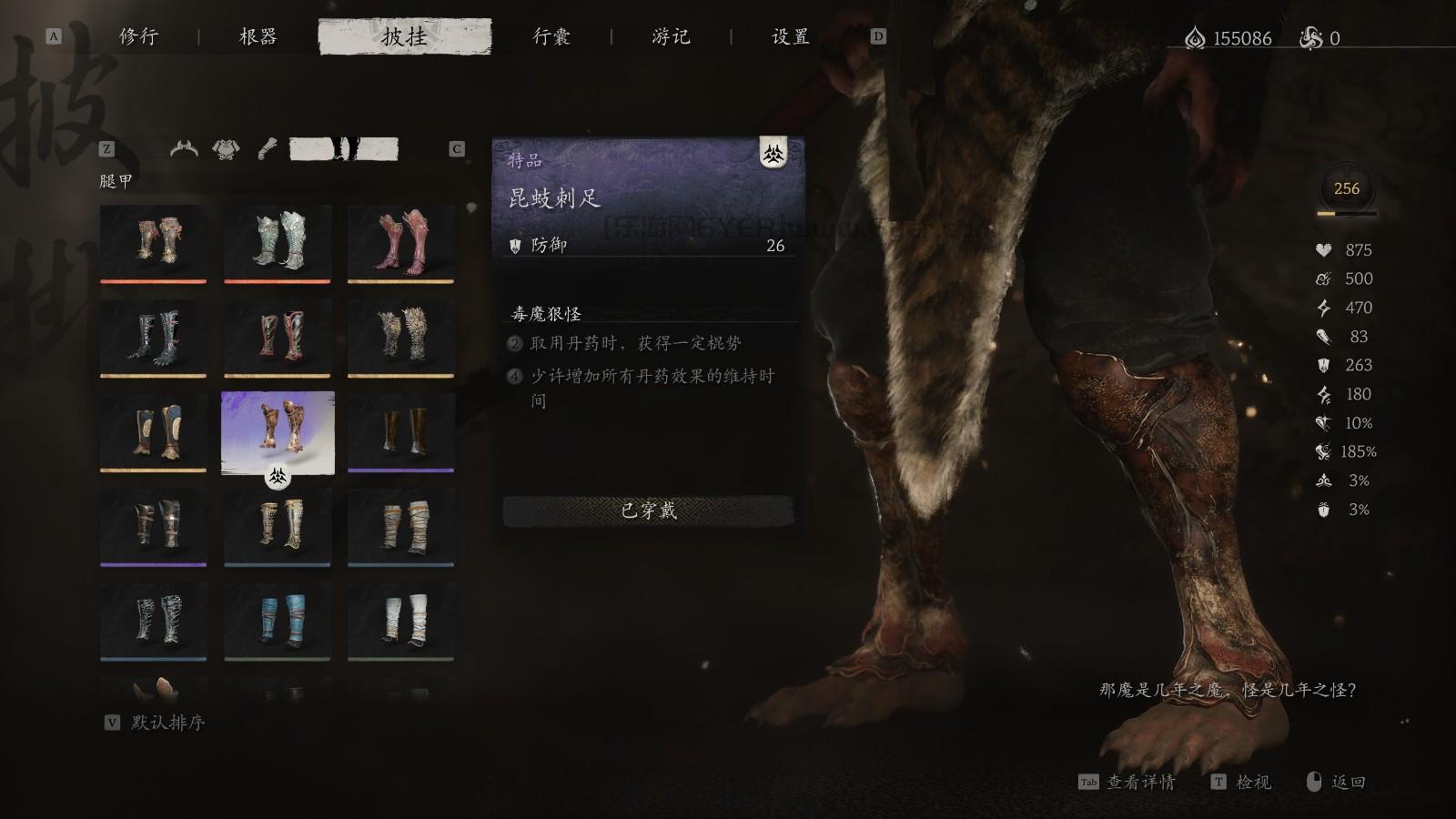
Task: Click the currency flame icon beside 155086
Action: 1193,36
